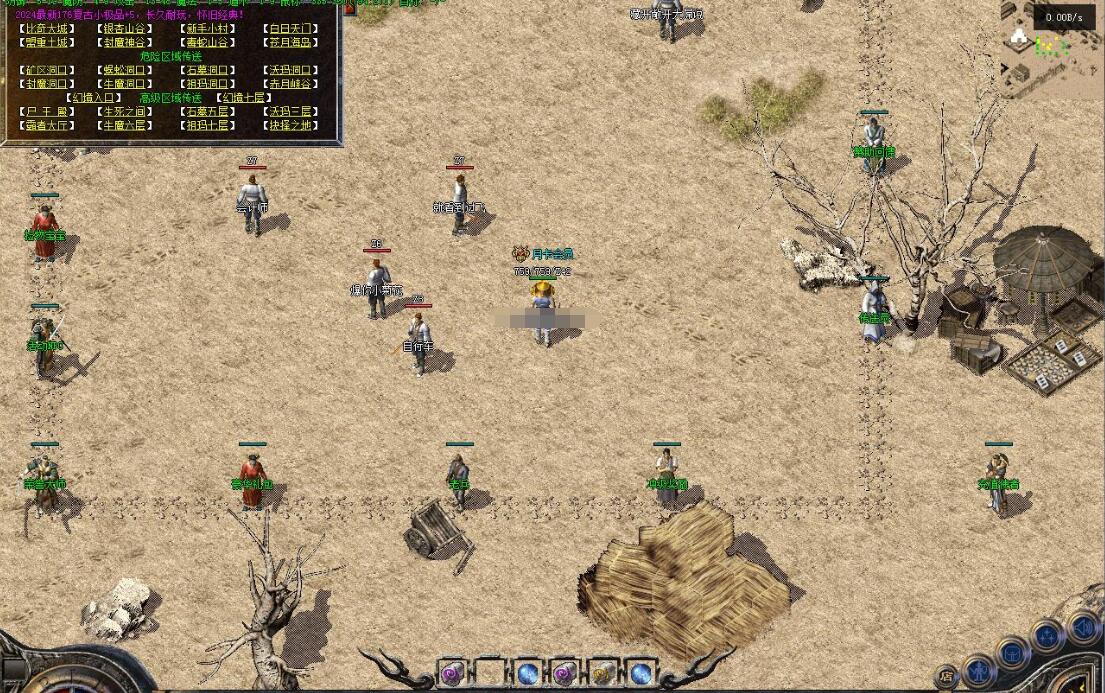Screen dimensions: 1105x693
Task: Open the bag inventory icon
Action: (x=1013, y=653)
